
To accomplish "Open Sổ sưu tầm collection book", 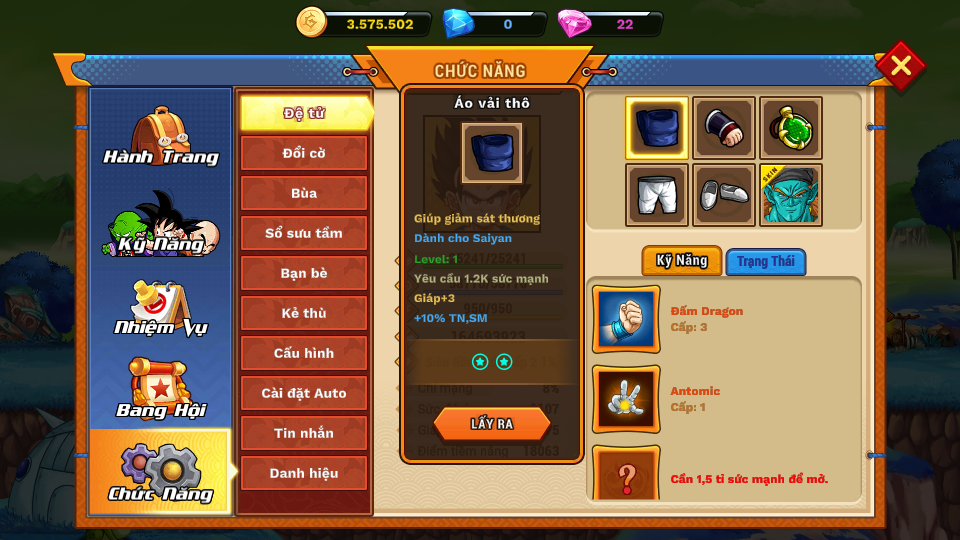I will [x=303, y=233].
